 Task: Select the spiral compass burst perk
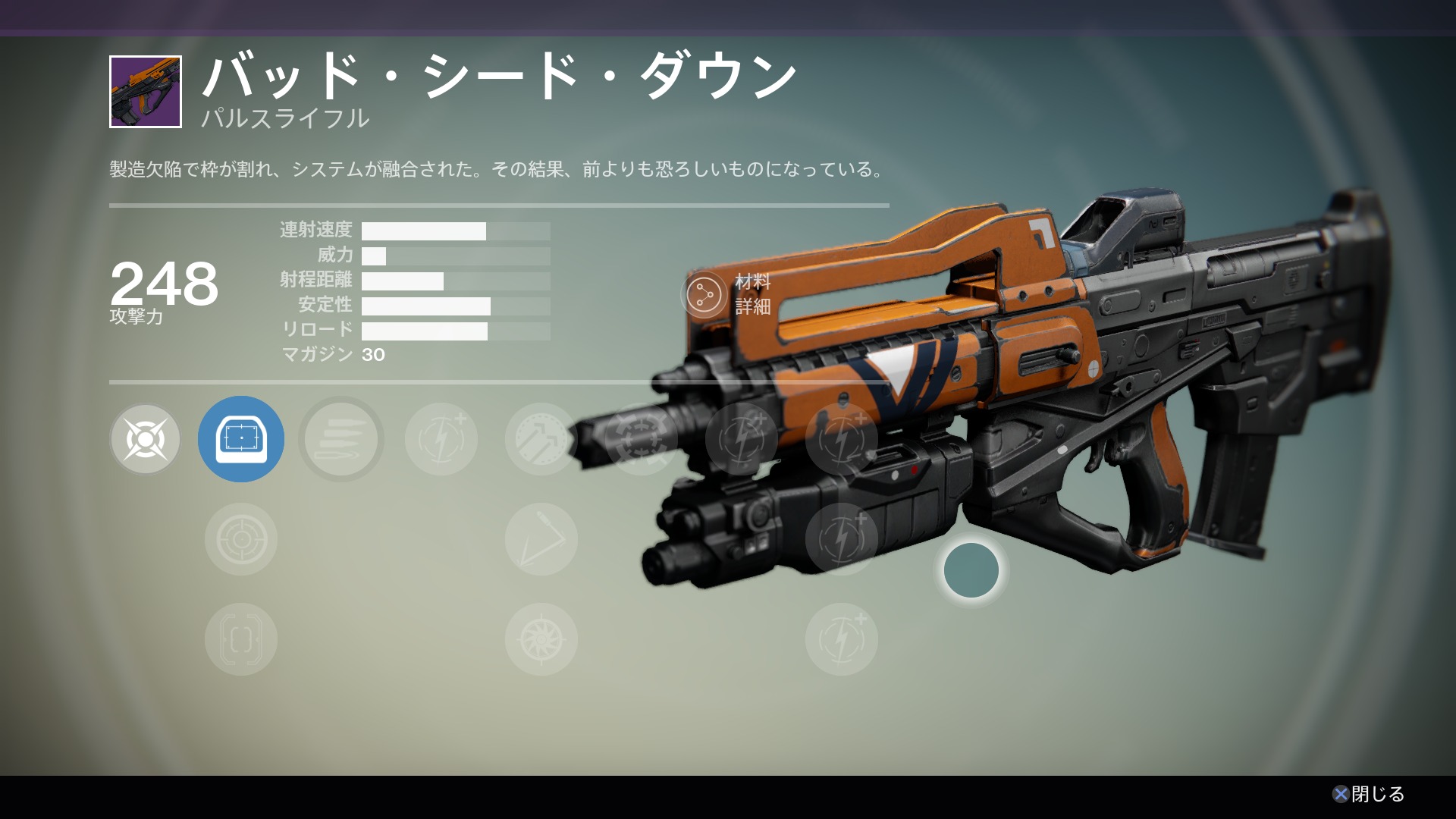[x=541, y=639]
